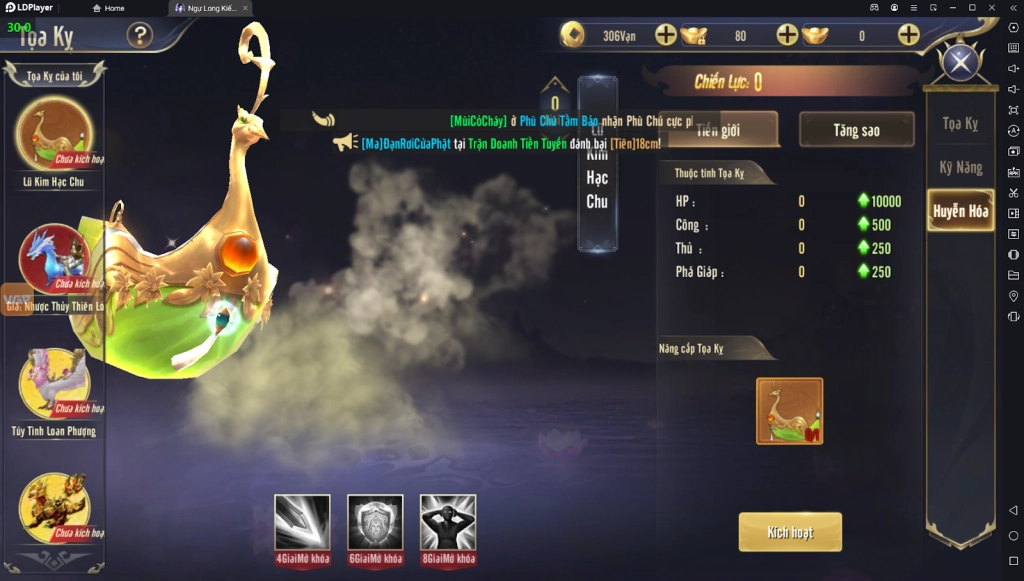The height and width of the screenshot is (581, 1024).
Task: View the skill locked until 4 Giai
Action: pos(302,522)
